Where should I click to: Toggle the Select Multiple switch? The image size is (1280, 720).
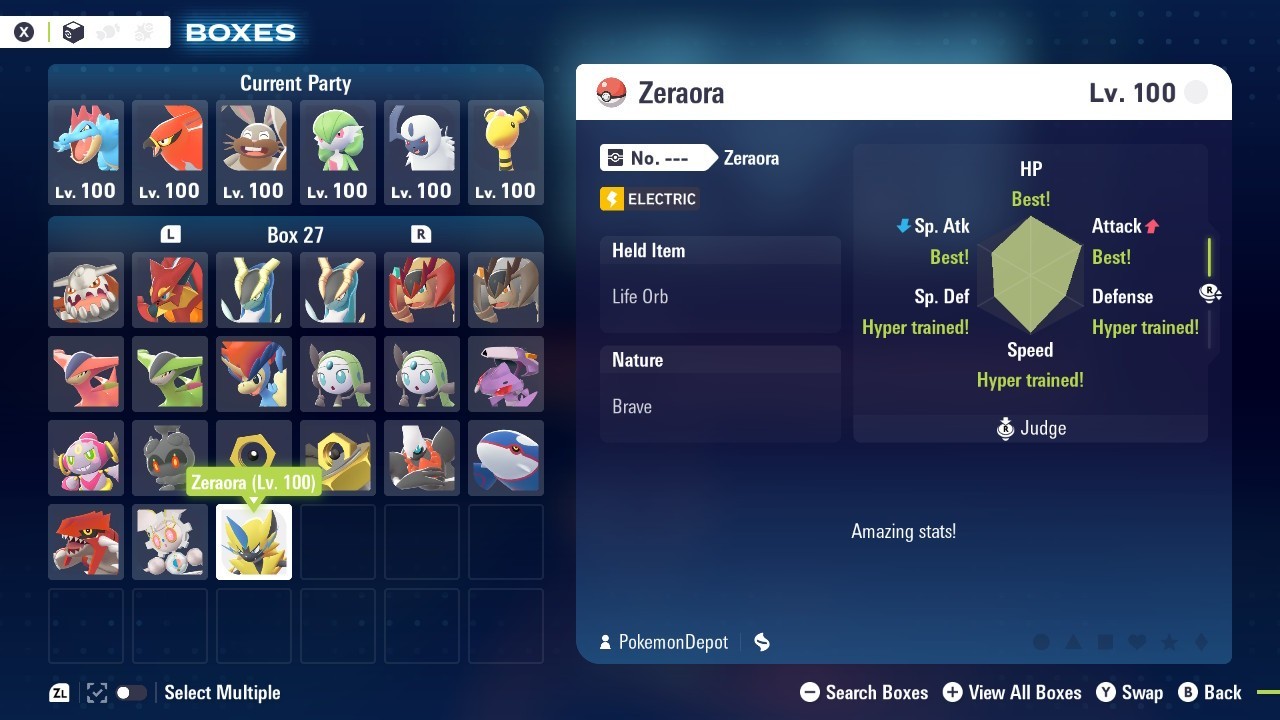point(131,693)
